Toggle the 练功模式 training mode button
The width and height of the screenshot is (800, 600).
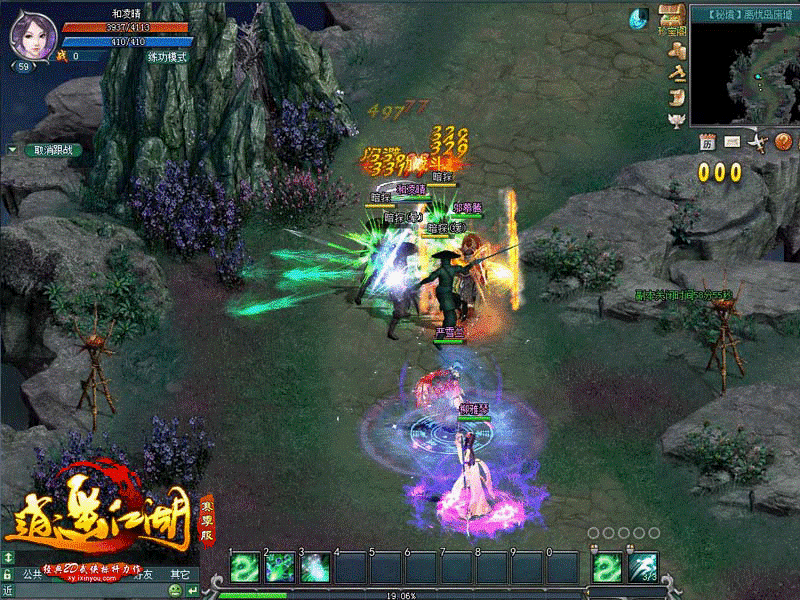click(x=167, y=57)
